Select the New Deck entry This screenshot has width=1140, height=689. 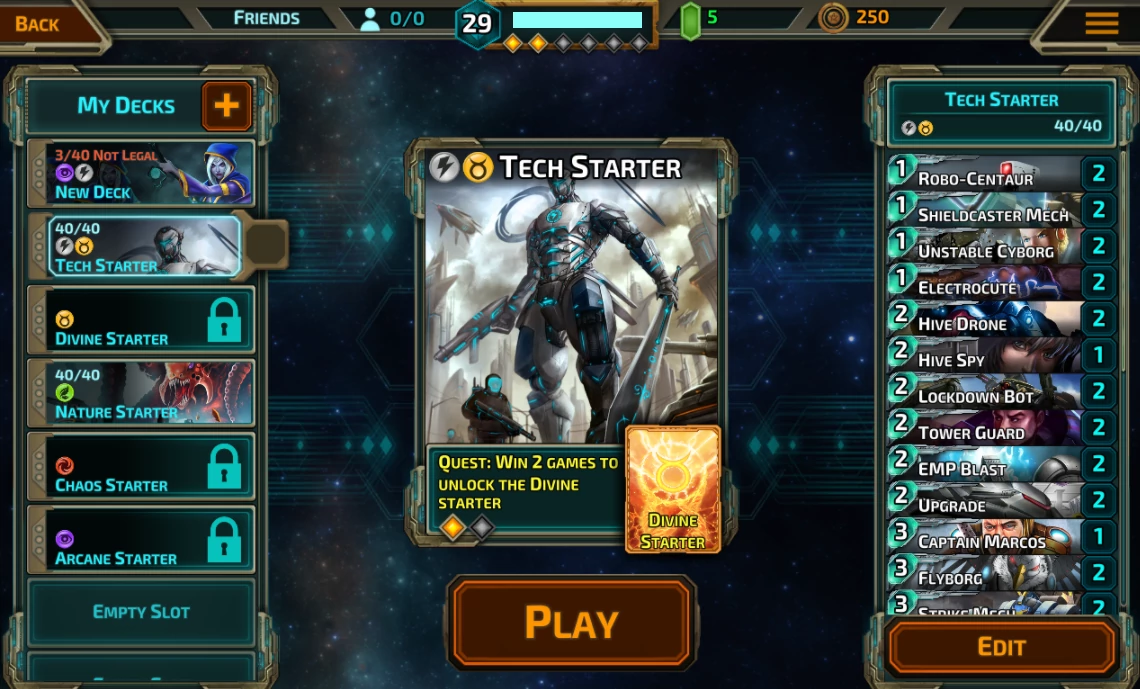(x=141, y=173)
